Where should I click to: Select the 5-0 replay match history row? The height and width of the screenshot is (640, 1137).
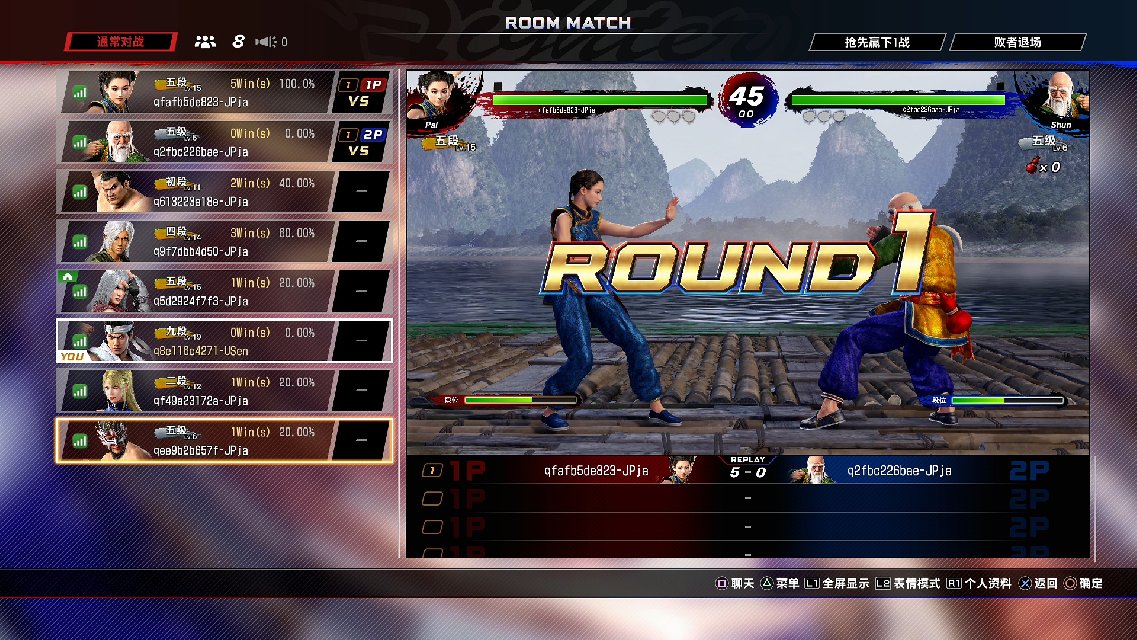tap(747, 471)
